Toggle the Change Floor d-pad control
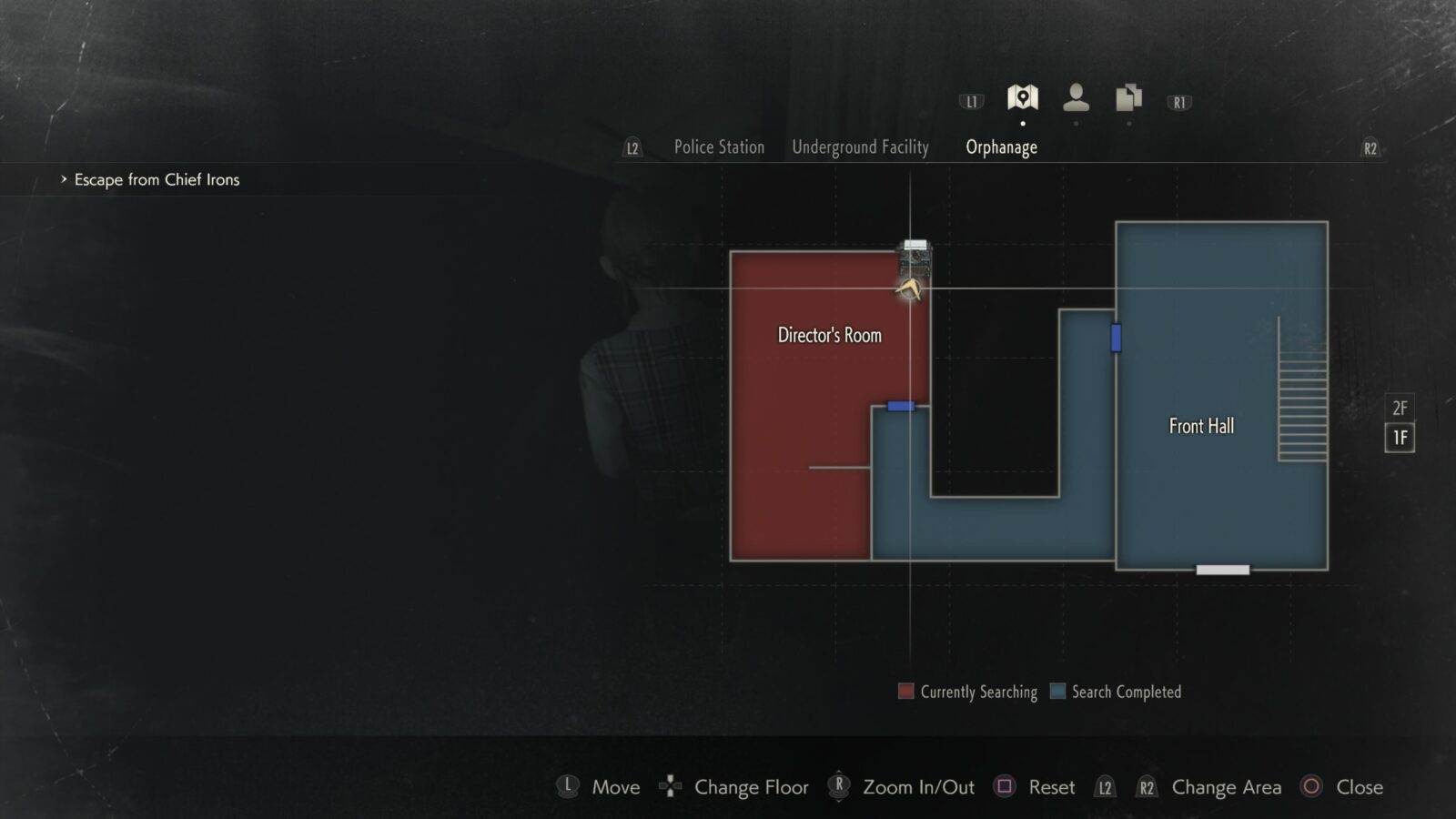1456x819 pixels. point(671,787)
